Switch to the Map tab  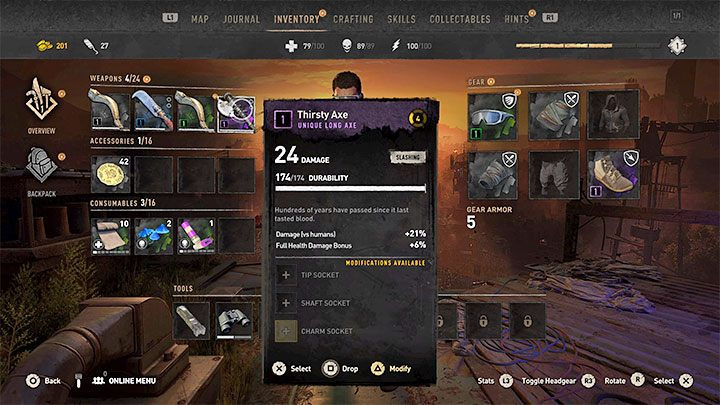(x=200, y=18)
